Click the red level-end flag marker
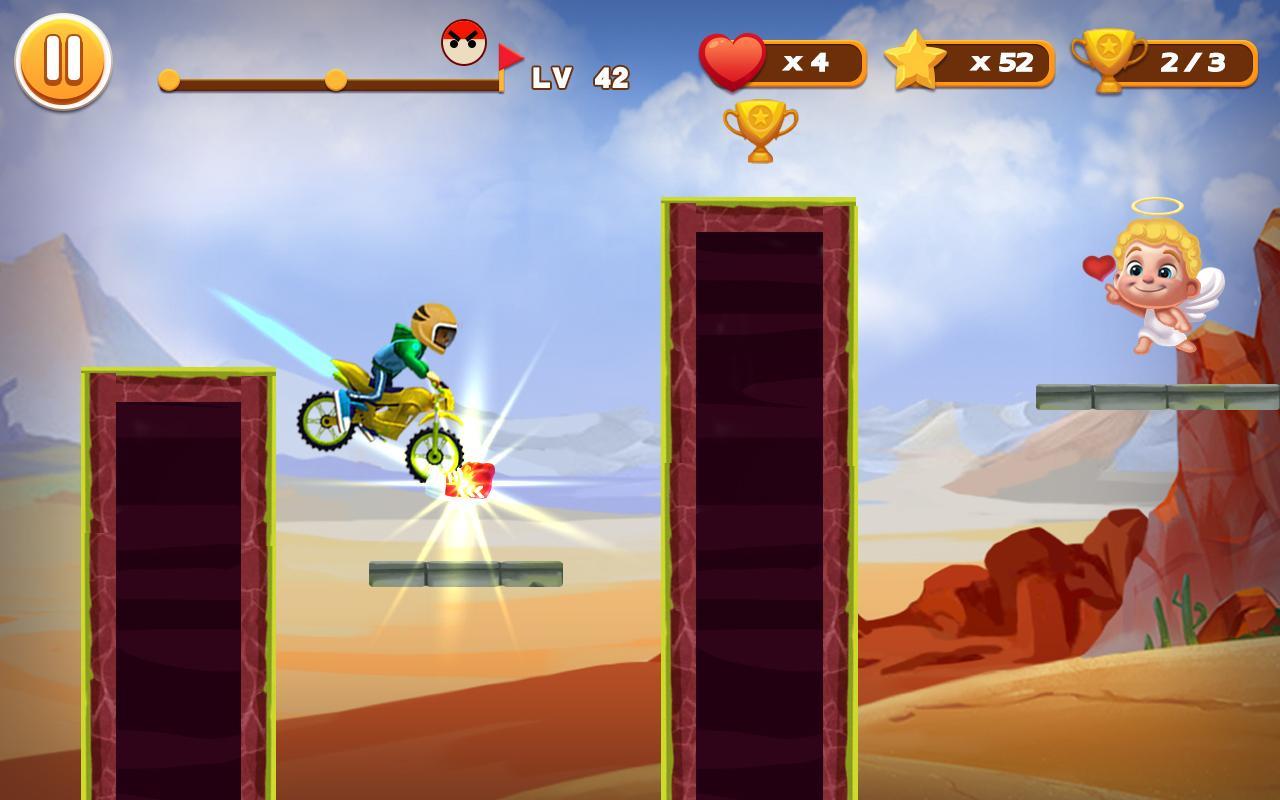 click(x=513, y=55)
